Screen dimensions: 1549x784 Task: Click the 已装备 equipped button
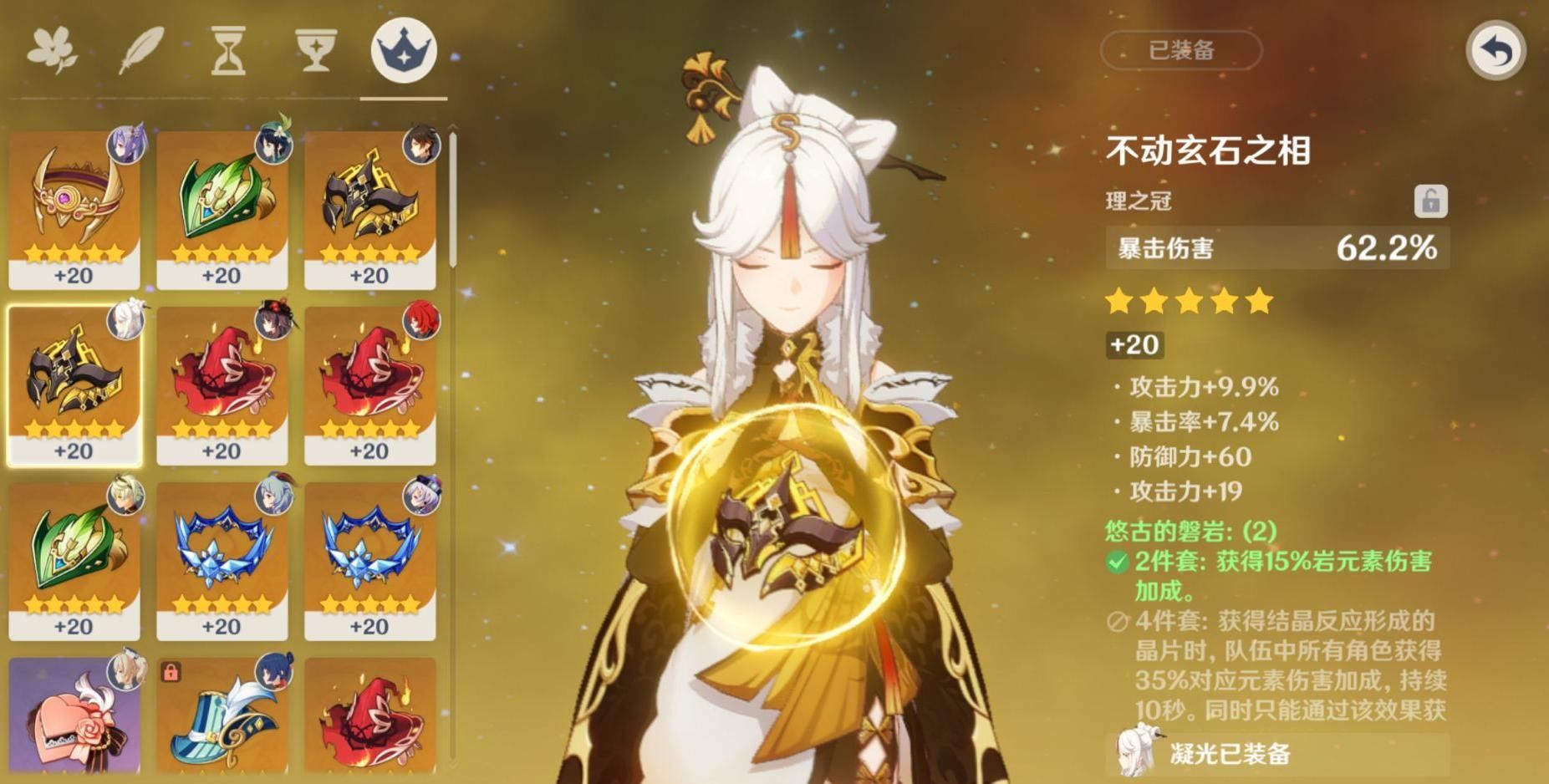pos(1180,50)
